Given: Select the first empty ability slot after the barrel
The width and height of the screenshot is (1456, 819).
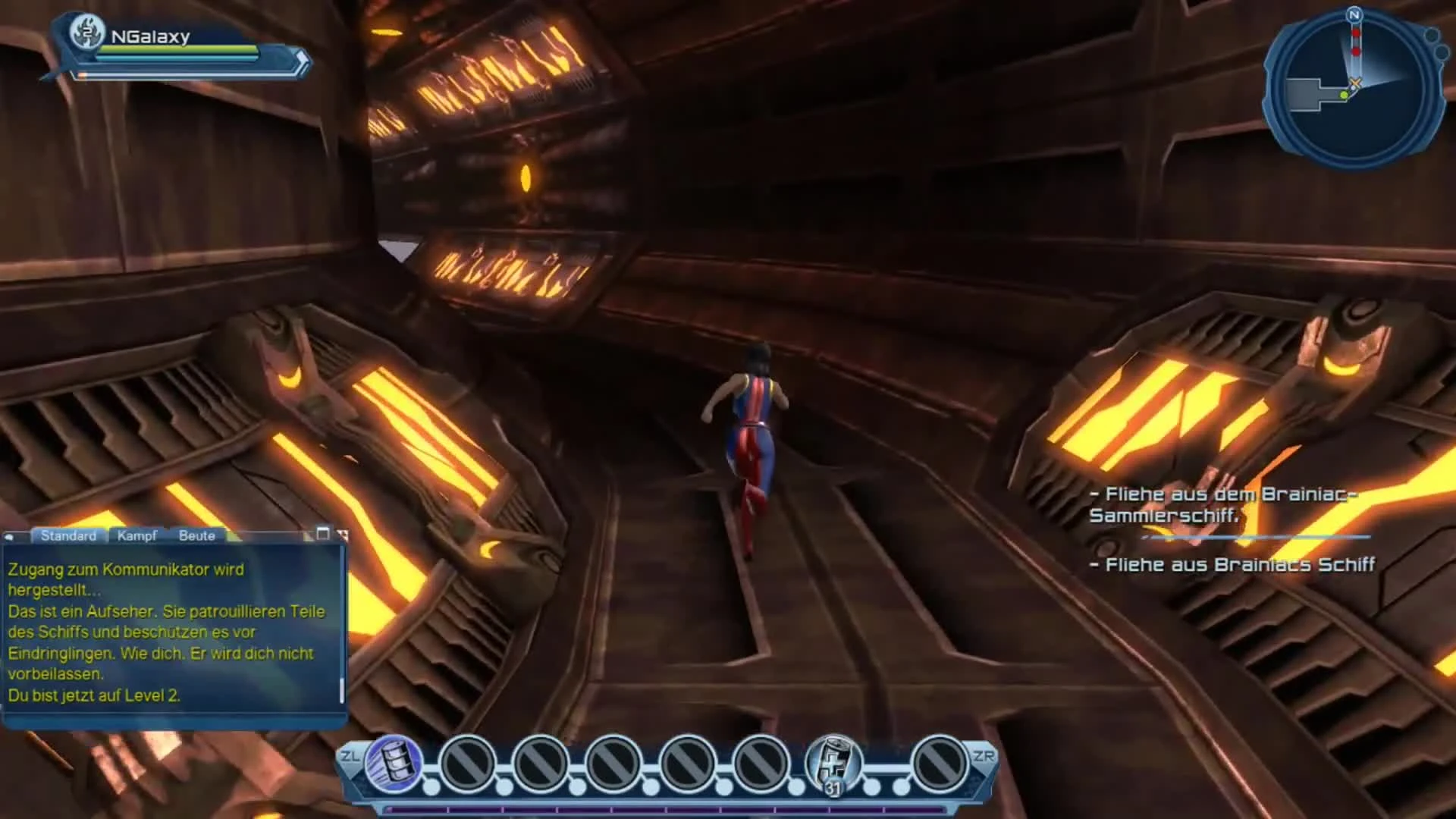Looking at the screenshot, I should pyautogui.click(x=469, y=761).
